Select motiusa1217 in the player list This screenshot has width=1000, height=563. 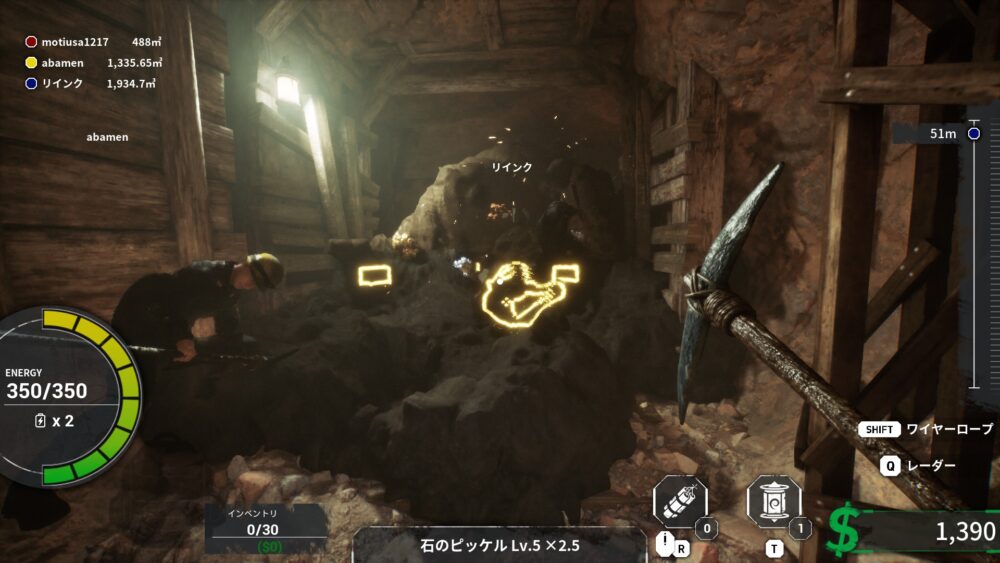[x=75, y=42]
